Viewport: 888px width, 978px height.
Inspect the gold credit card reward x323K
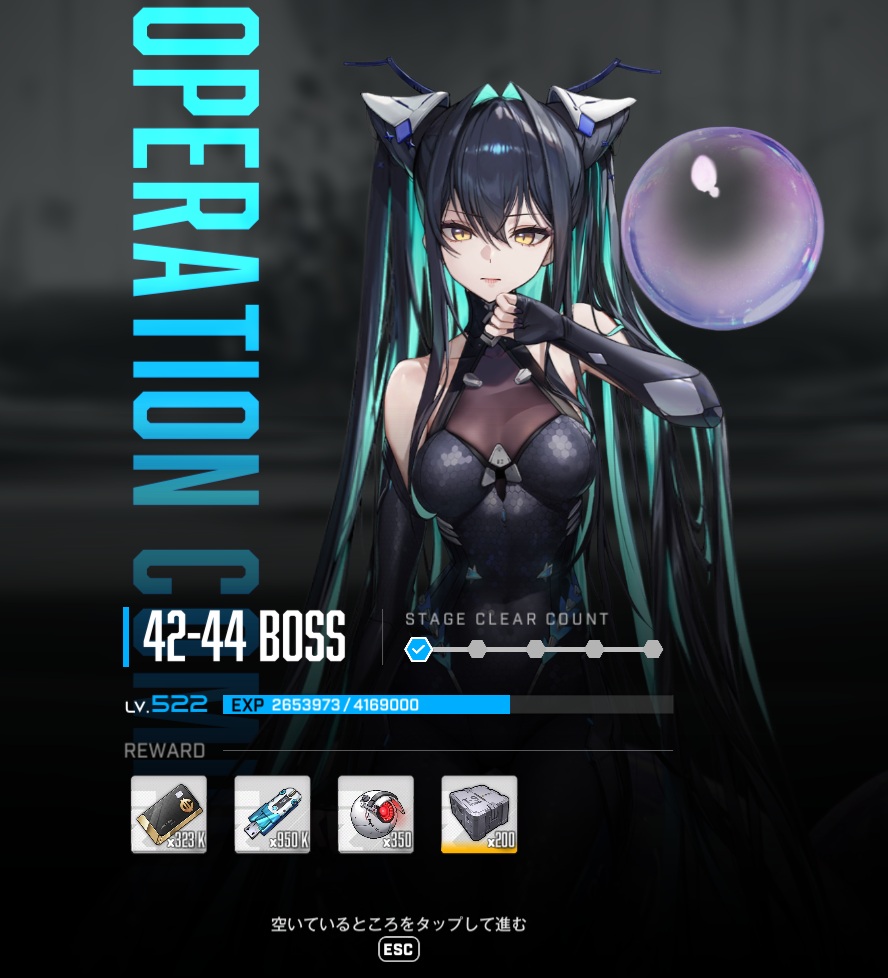coord(169,814)
